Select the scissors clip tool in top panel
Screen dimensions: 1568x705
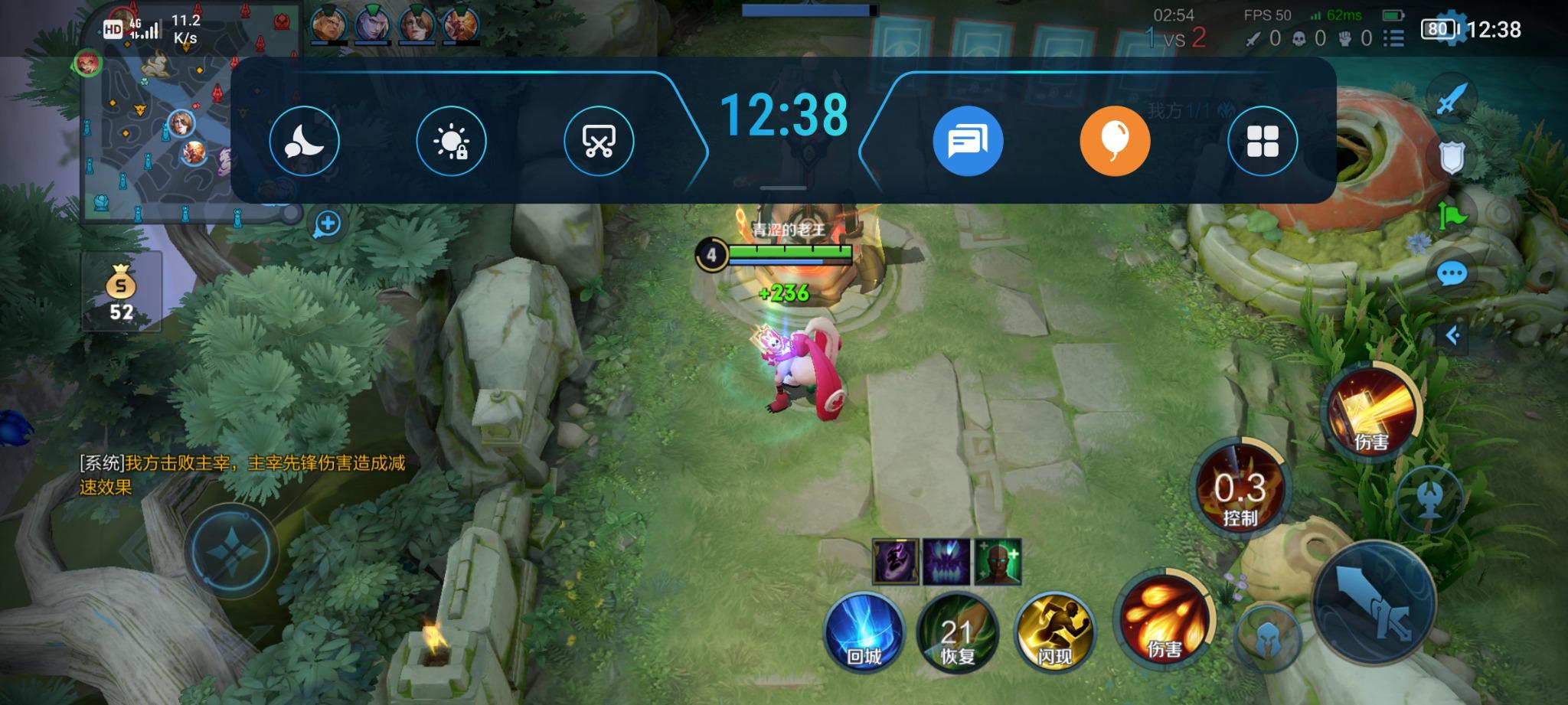point(599,140)
